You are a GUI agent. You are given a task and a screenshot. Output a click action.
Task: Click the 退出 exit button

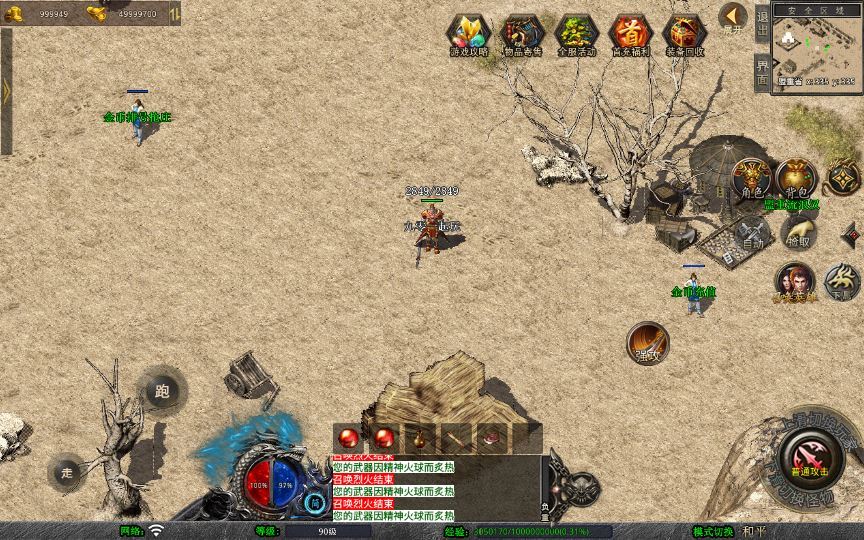pyautogui.click(x=762, y=24)
